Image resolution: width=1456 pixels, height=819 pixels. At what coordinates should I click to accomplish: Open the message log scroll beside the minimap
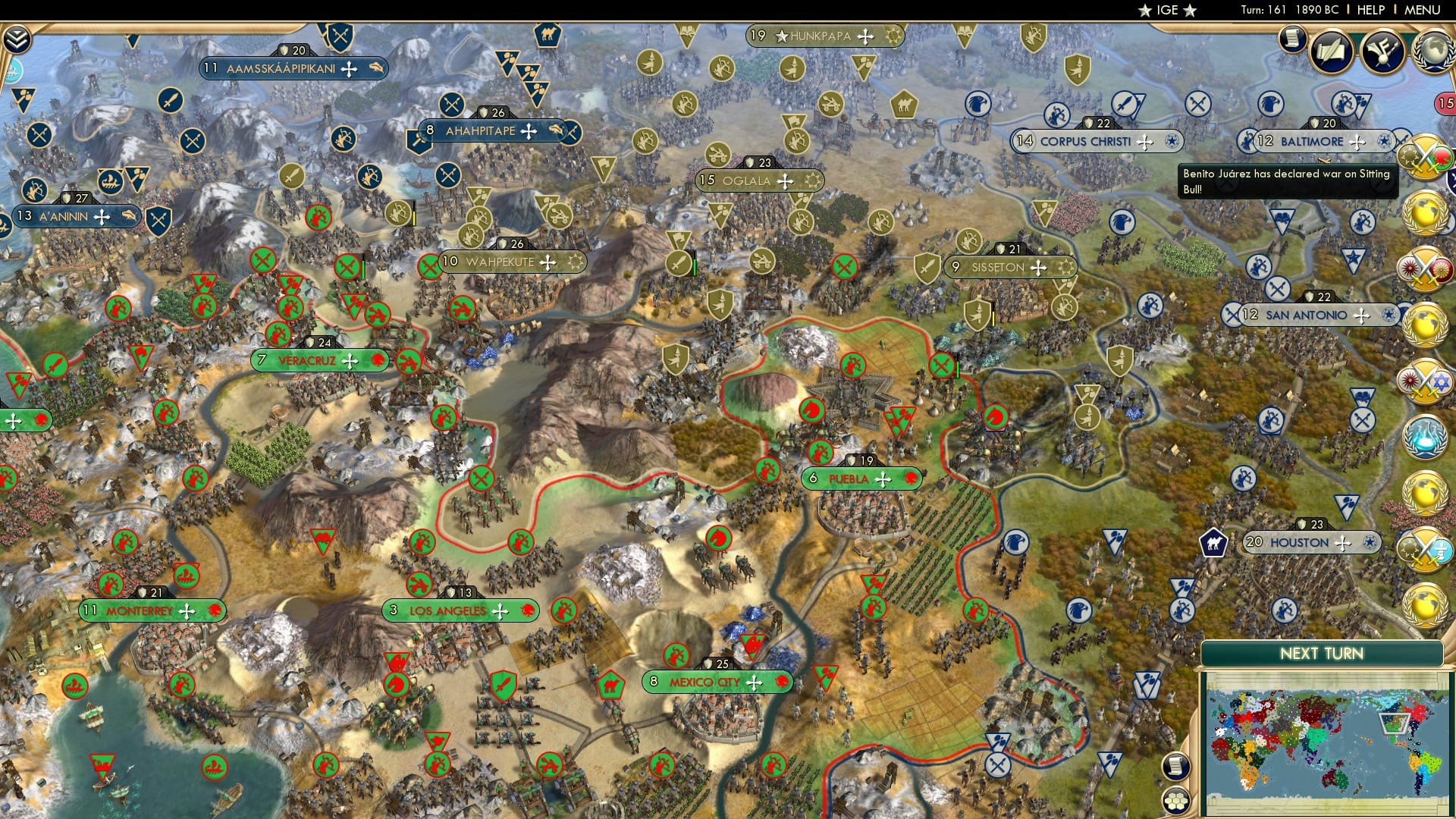pos(1175,767)
